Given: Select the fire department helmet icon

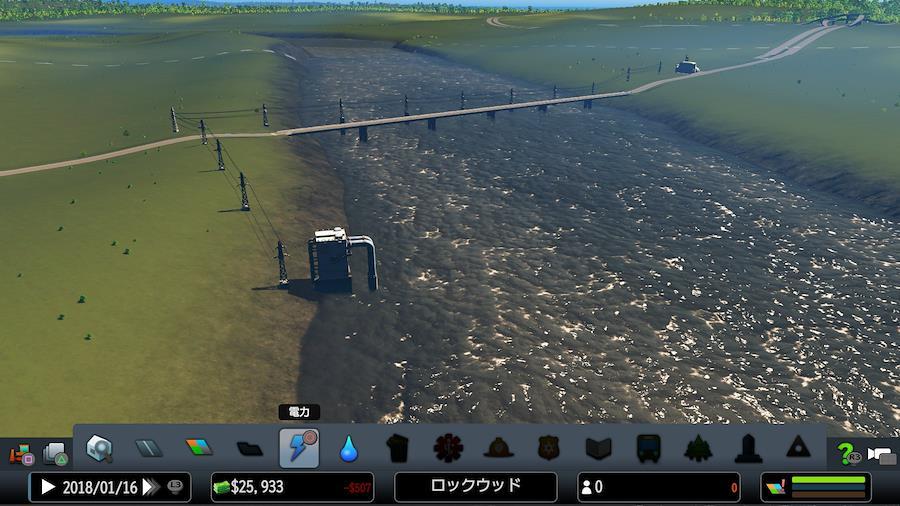Looking at the screenshot, I should point(498,448).
